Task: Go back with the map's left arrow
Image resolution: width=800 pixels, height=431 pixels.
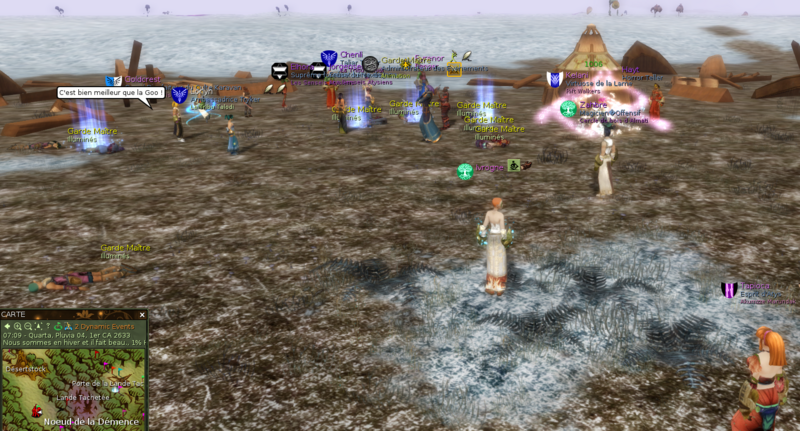Action: (x=7, y=326)
